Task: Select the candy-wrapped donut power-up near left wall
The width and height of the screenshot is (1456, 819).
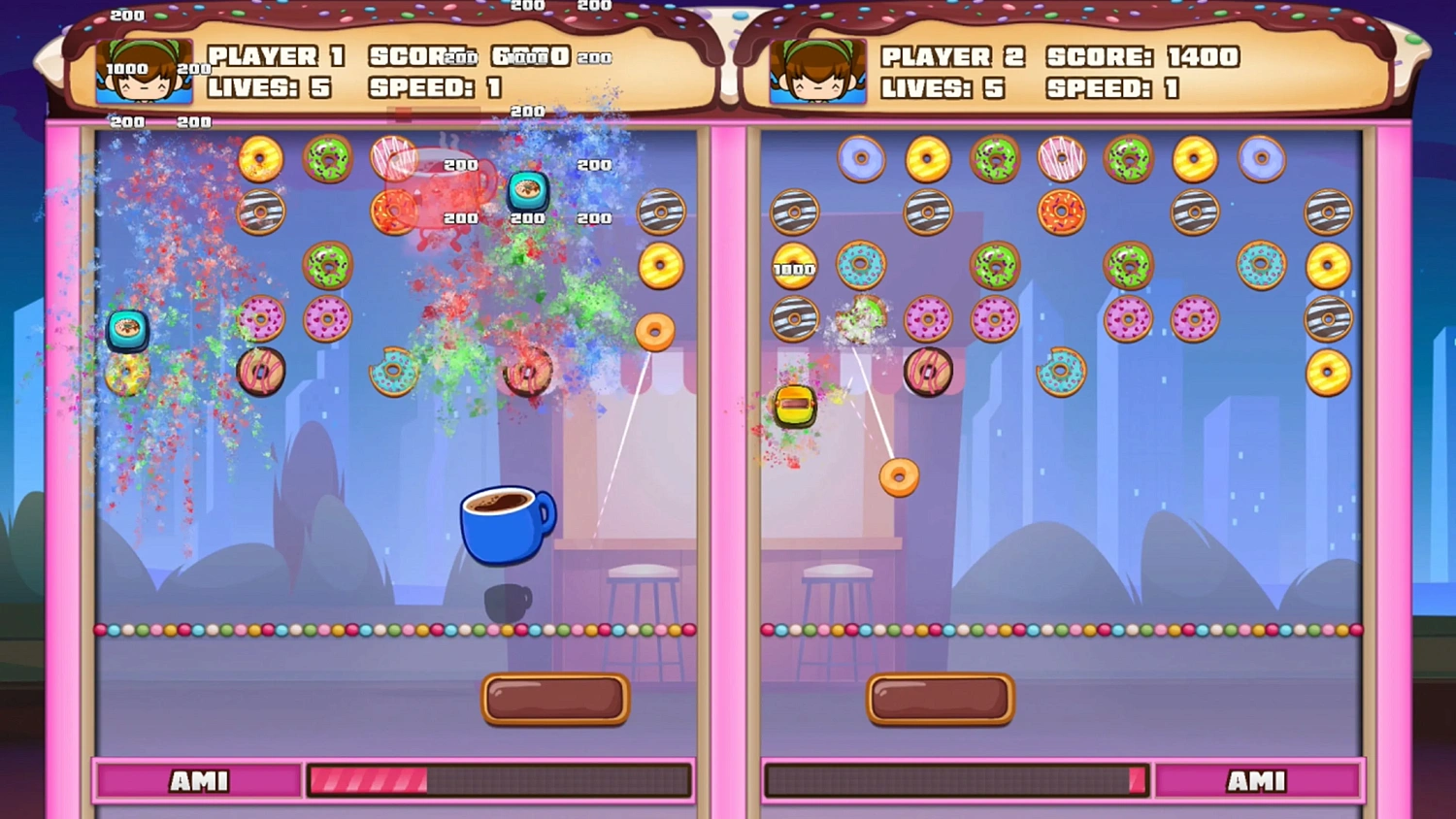Action: pyautogui.click(x=127, y=330)
